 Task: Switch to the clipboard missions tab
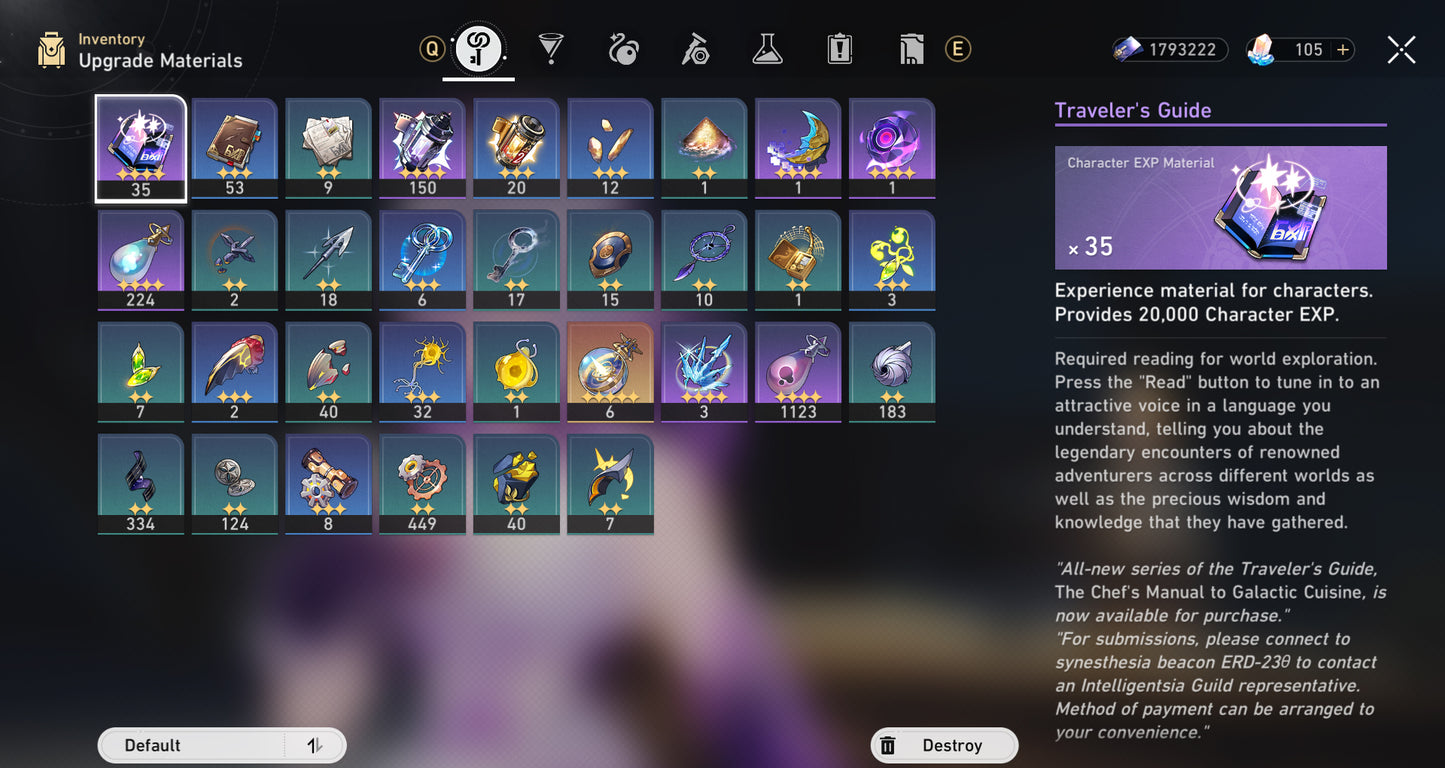839,49
